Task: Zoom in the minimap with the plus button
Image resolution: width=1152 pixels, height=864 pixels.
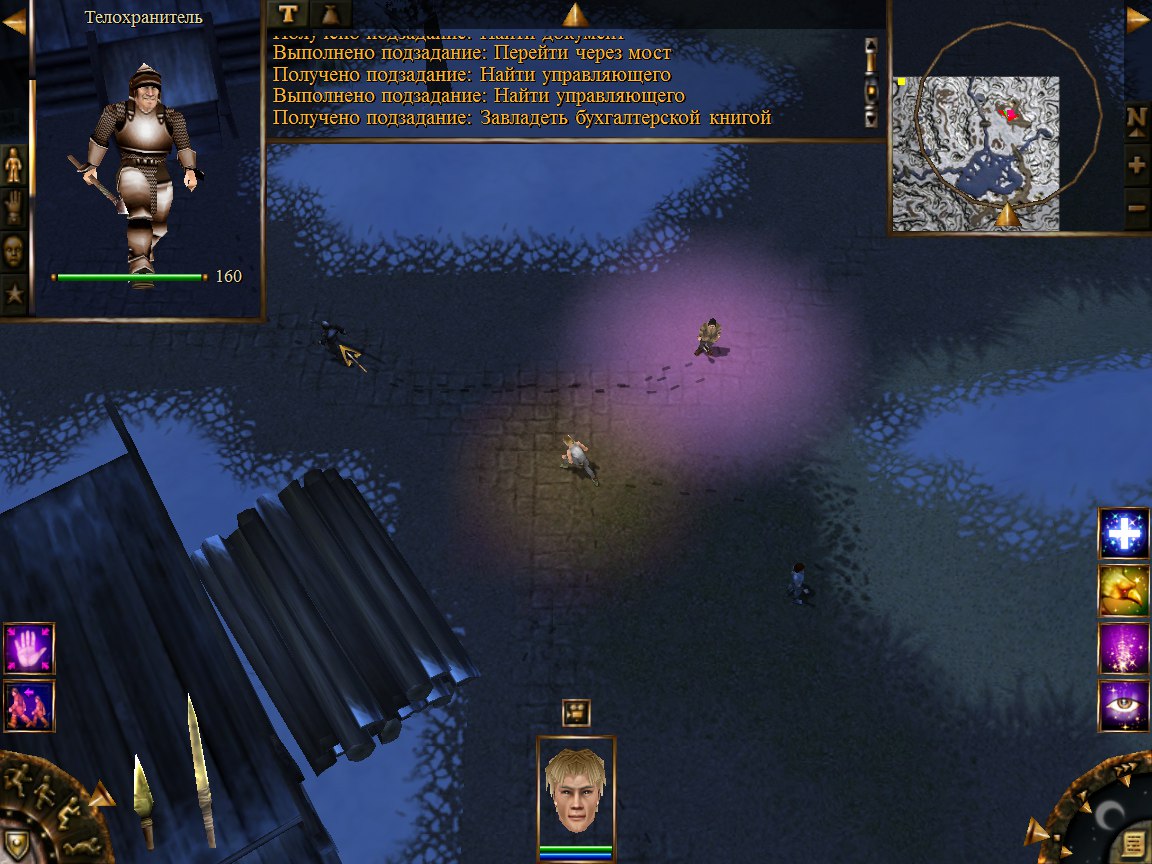Action: coord(1137,164)
